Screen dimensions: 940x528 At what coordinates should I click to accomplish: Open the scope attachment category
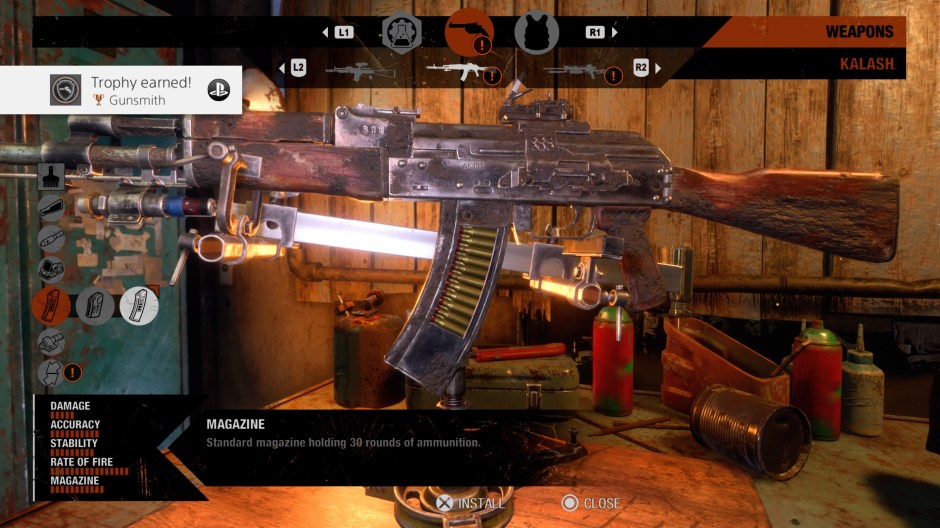pyautogui.click(x=51, y=270)
